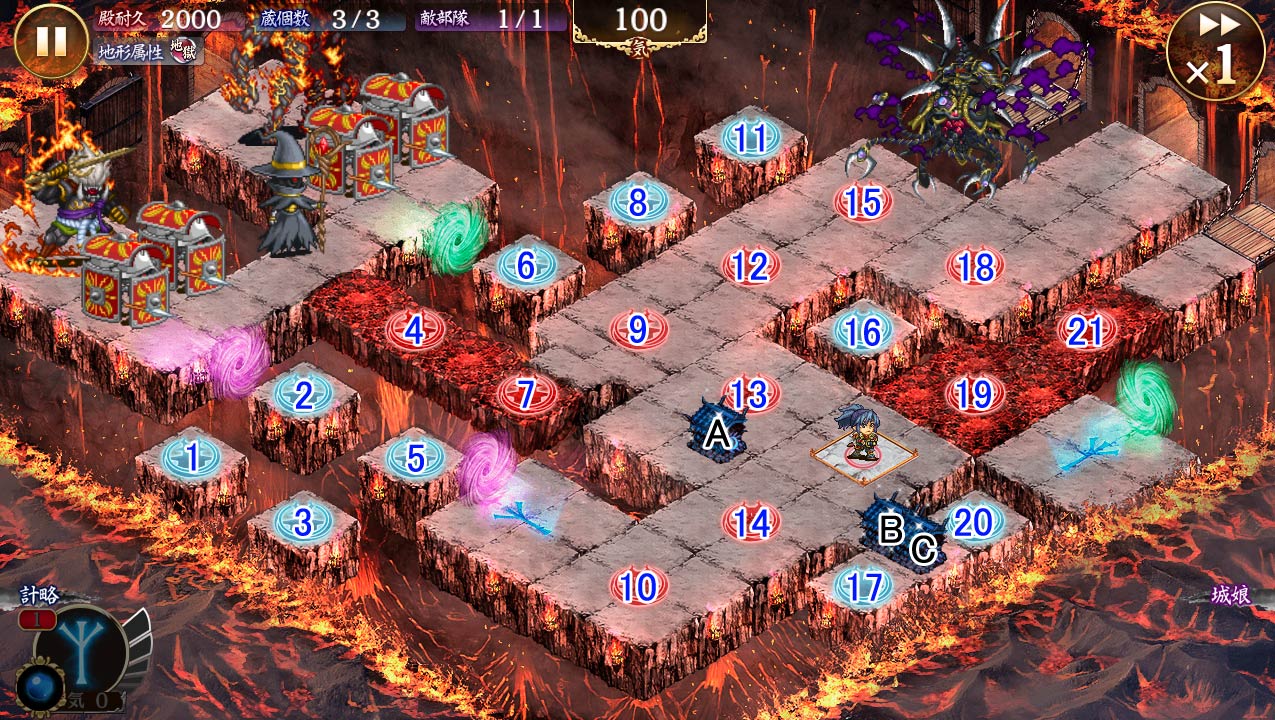The height and width of the screenshot is (720, 1275).
Task: Select red placement tile 4
Action: pos(414,330)
